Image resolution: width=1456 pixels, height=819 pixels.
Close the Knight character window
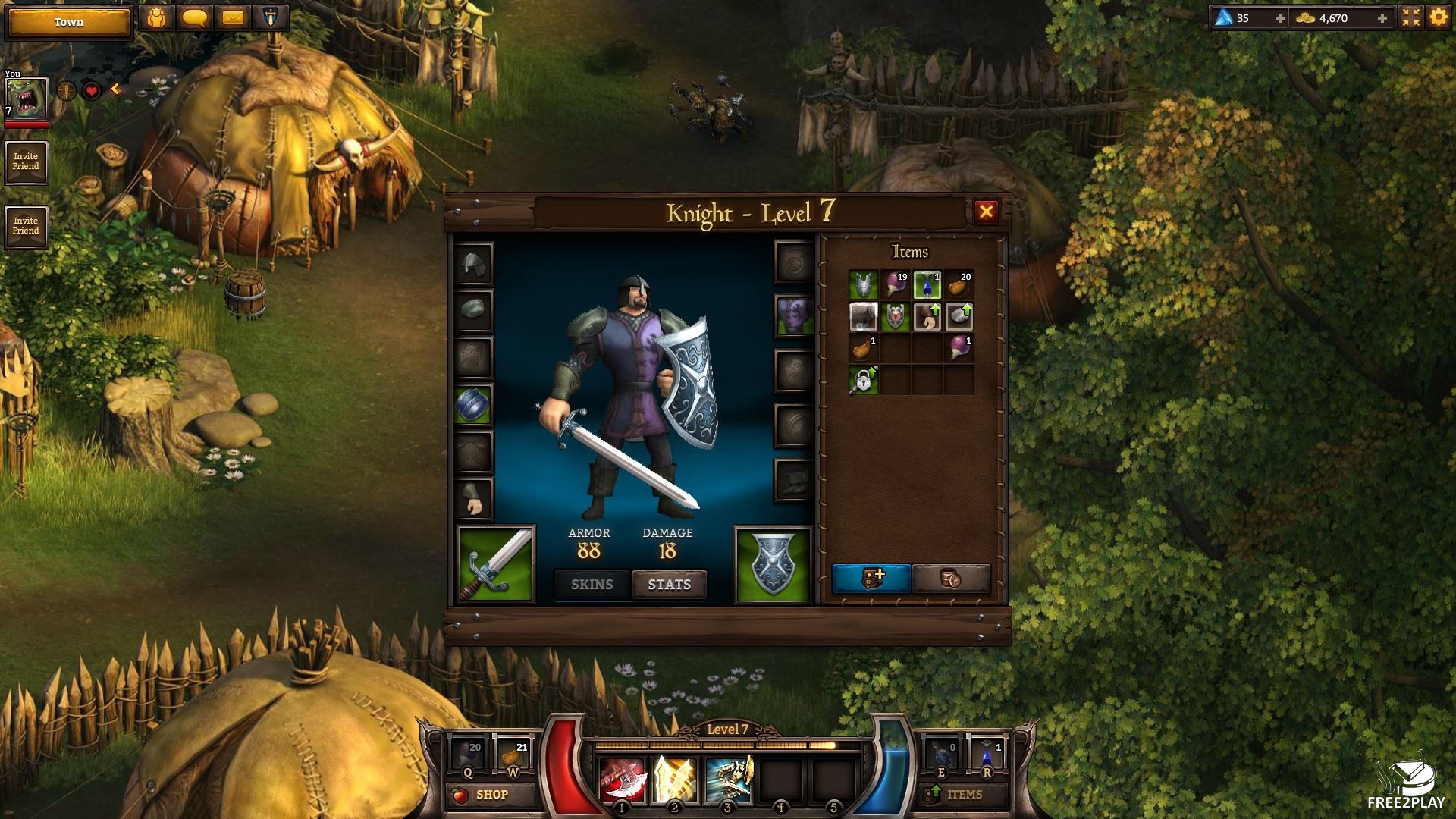(x=986, y=212)
